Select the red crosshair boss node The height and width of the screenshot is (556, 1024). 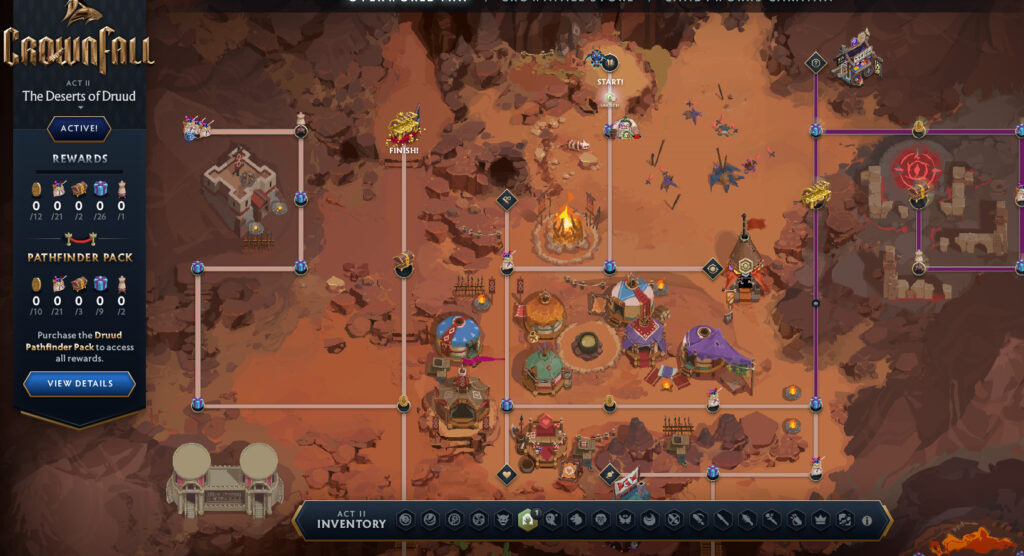pyautogui.click(x=918, y=164)
